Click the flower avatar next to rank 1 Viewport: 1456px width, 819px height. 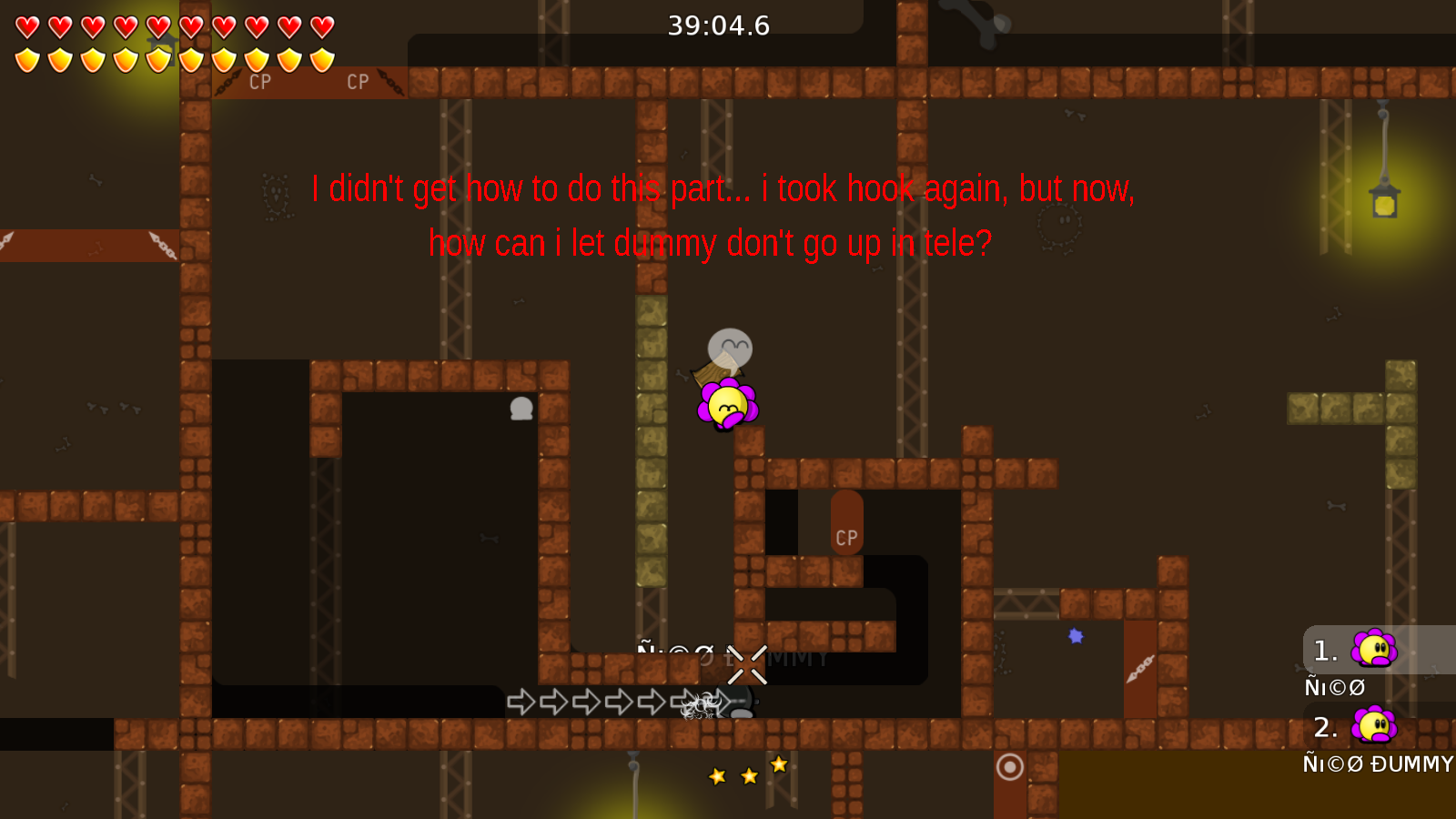click(x=1372, y=650)
